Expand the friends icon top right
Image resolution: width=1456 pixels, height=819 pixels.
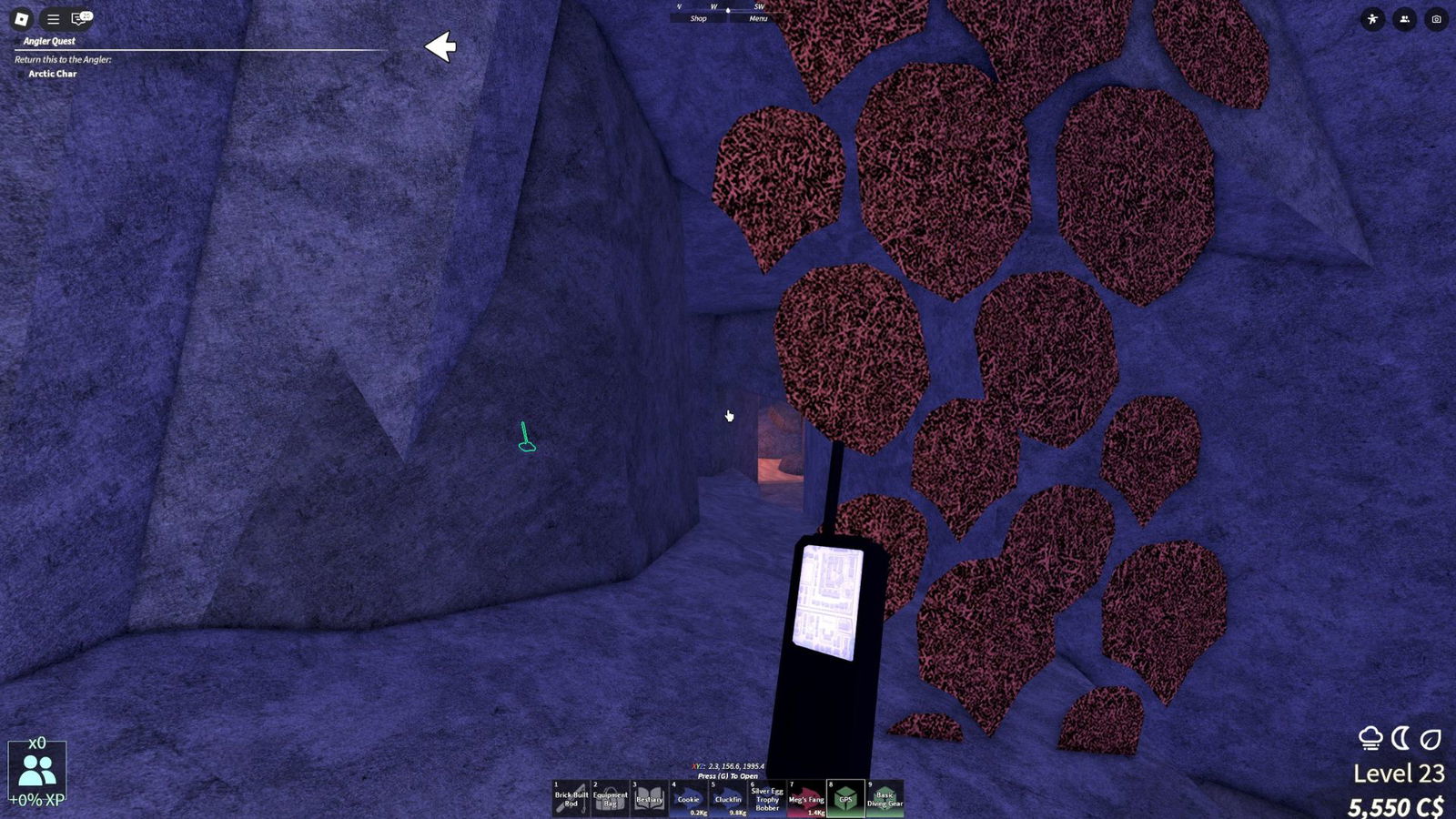pyautogui.click(x=1405, y=18)
